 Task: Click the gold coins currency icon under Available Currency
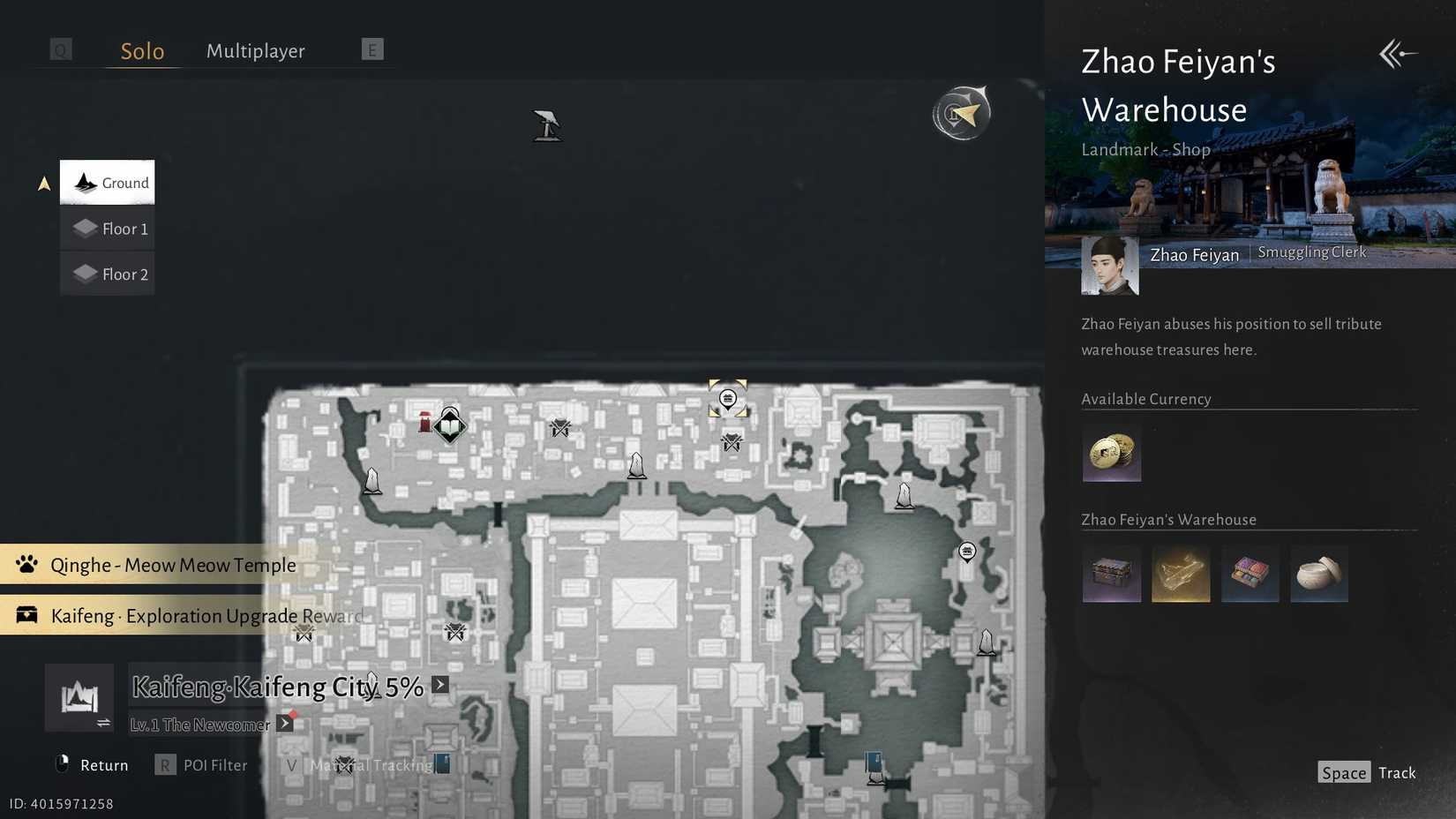[x=1112, y=454]
